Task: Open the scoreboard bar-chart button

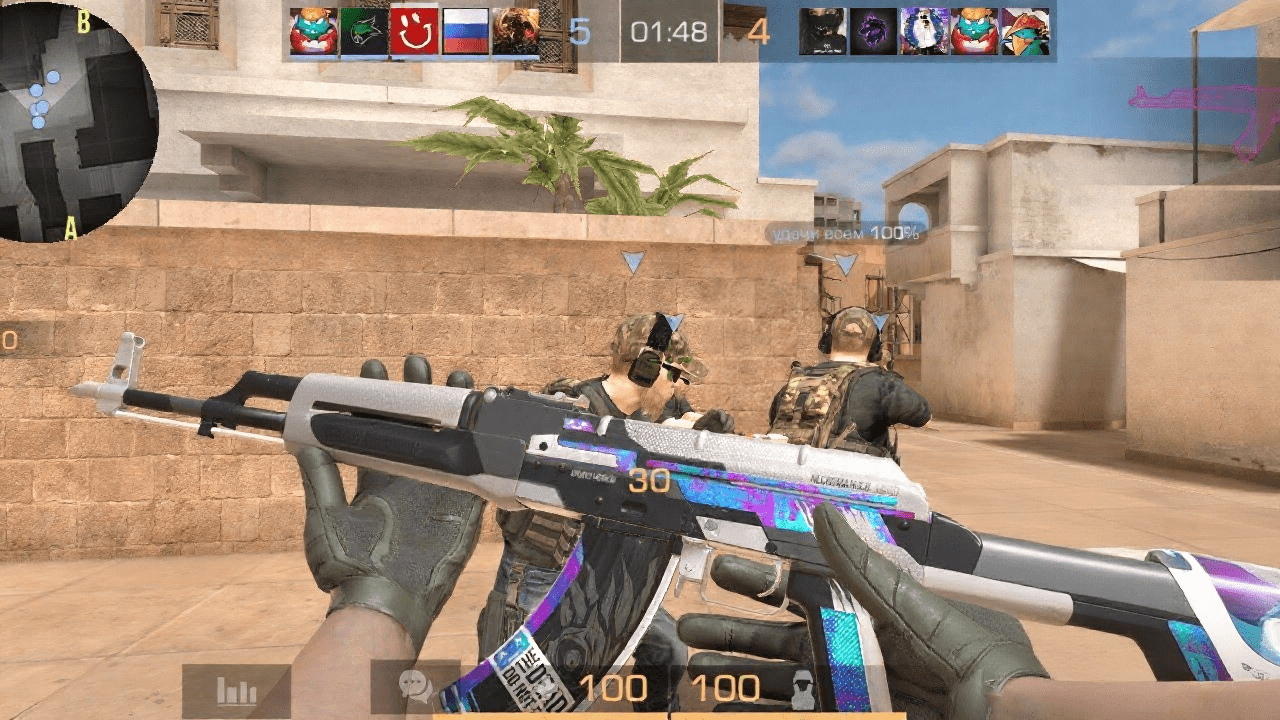Action: click(x=237, y=691)
